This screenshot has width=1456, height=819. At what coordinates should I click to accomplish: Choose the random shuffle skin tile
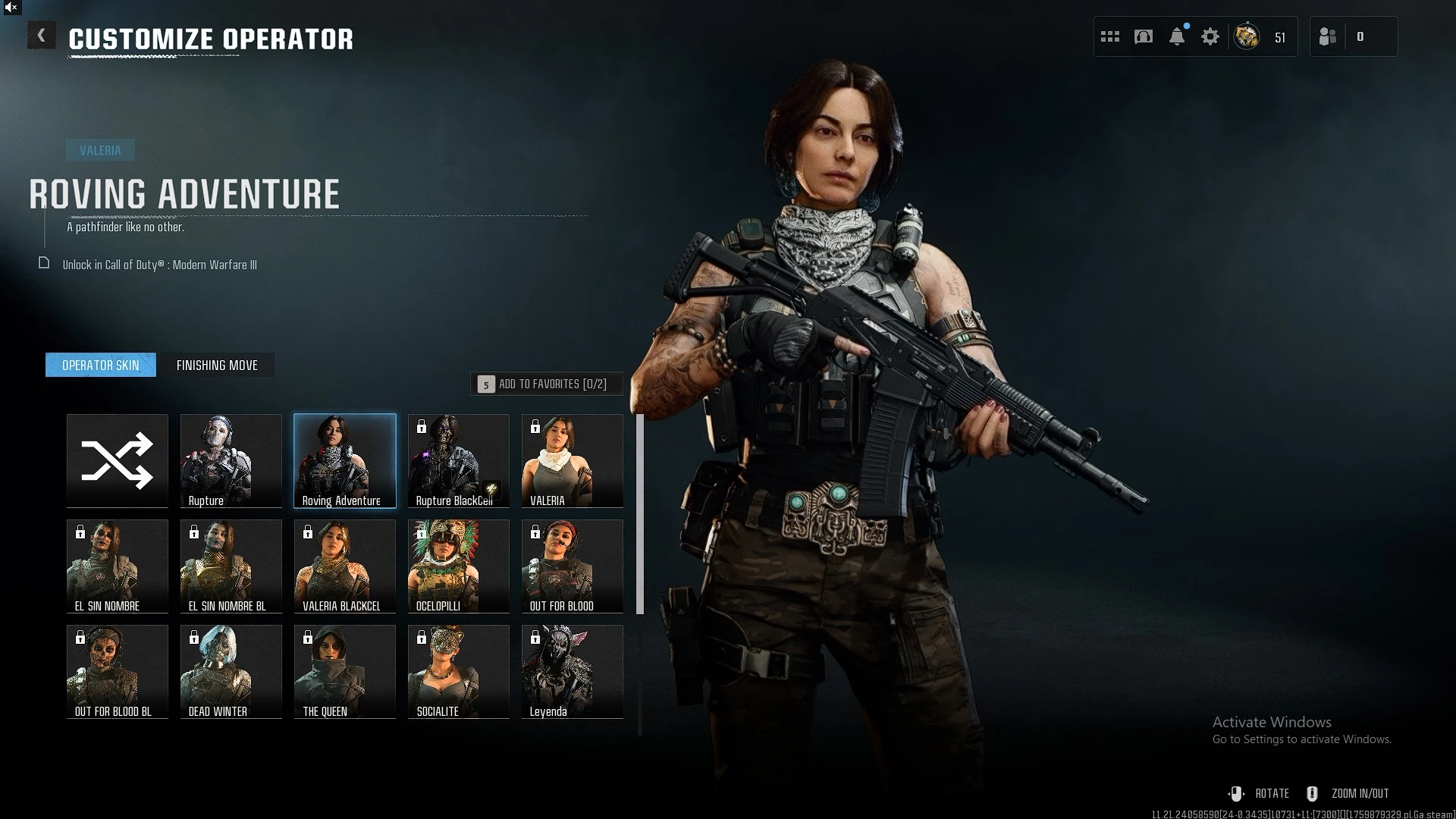coord(118,460)
